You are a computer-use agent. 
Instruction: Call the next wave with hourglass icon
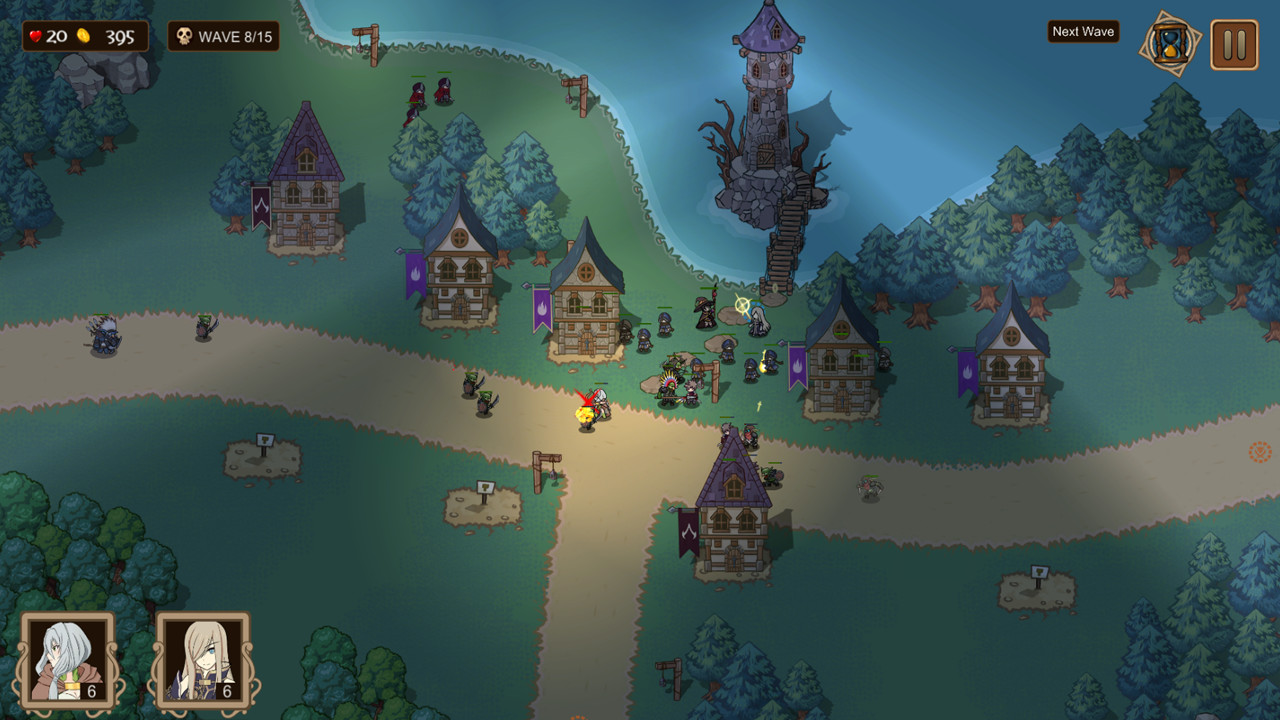(1169, 44)
